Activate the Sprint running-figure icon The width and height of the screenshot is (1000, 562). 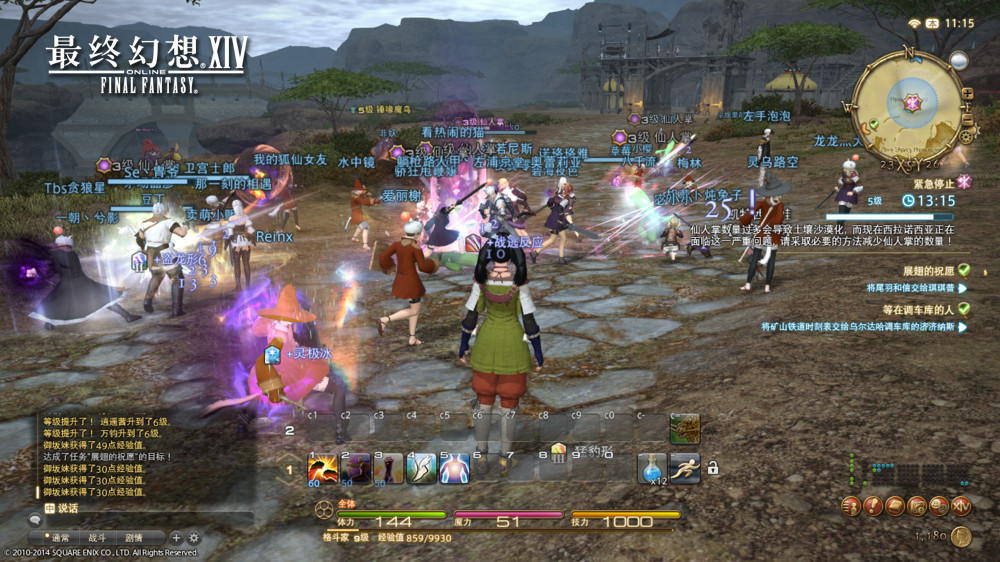click(685, 468)
